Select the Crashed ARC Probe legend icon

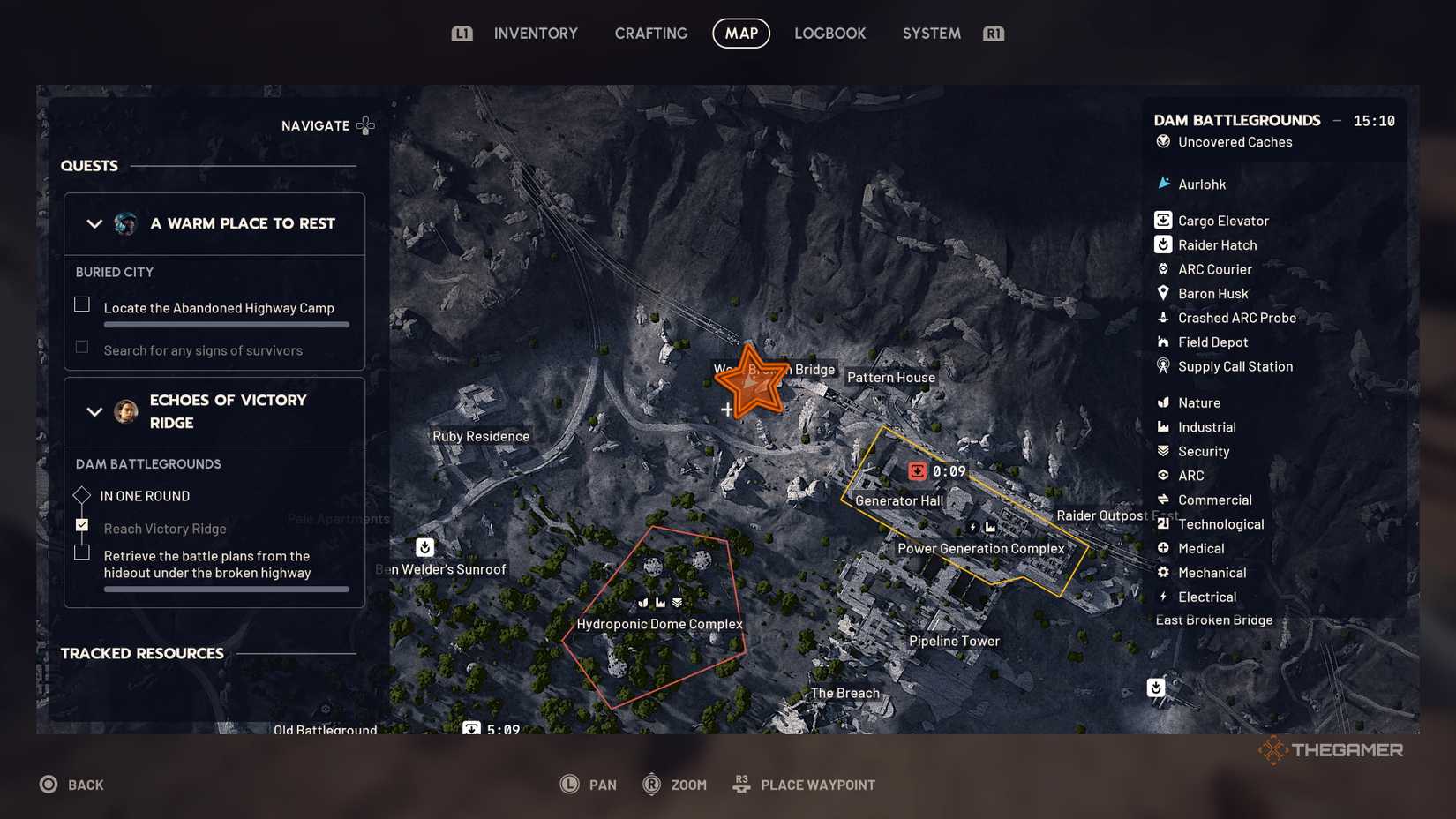pos(1162,318)
